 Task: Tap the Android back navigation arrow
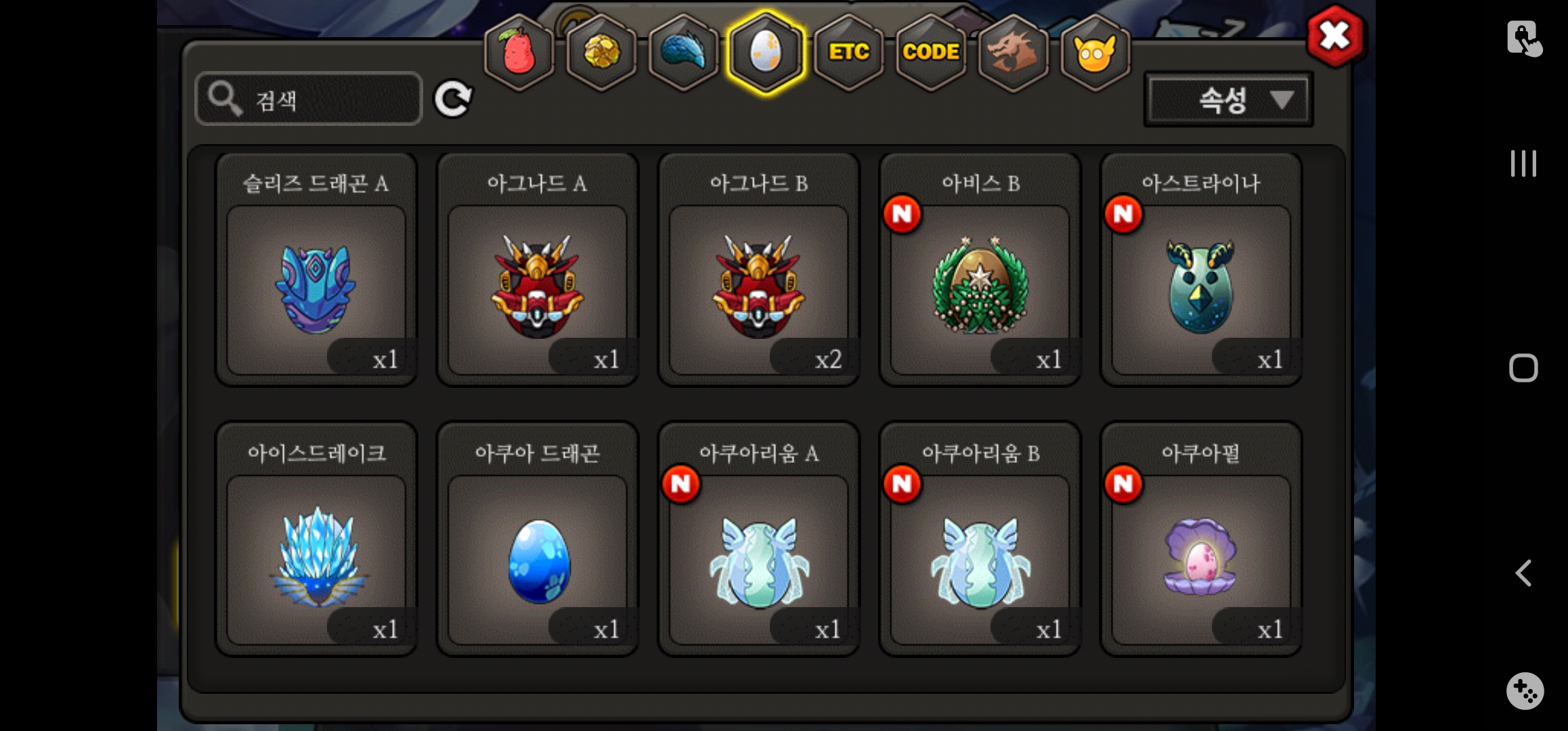pyautogui.click(x=1523, y=573)
